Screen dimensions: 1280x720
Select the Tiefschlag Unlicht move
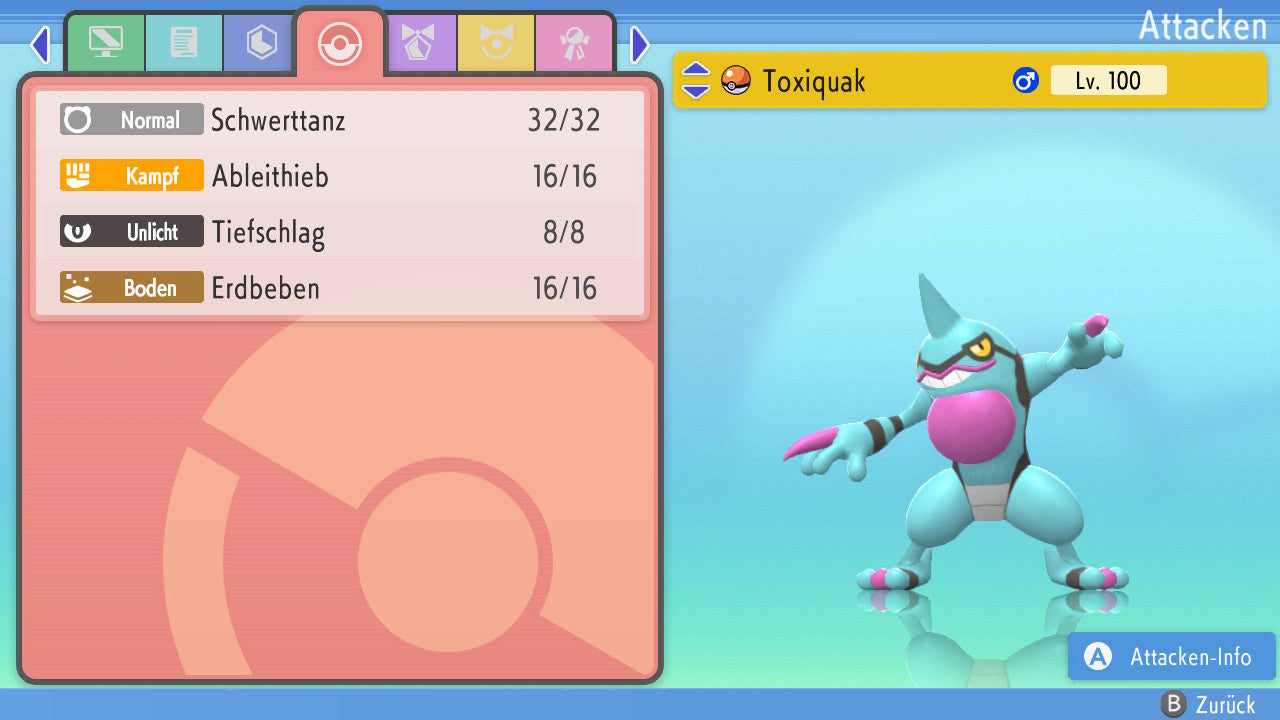click(x=340, y=232)
